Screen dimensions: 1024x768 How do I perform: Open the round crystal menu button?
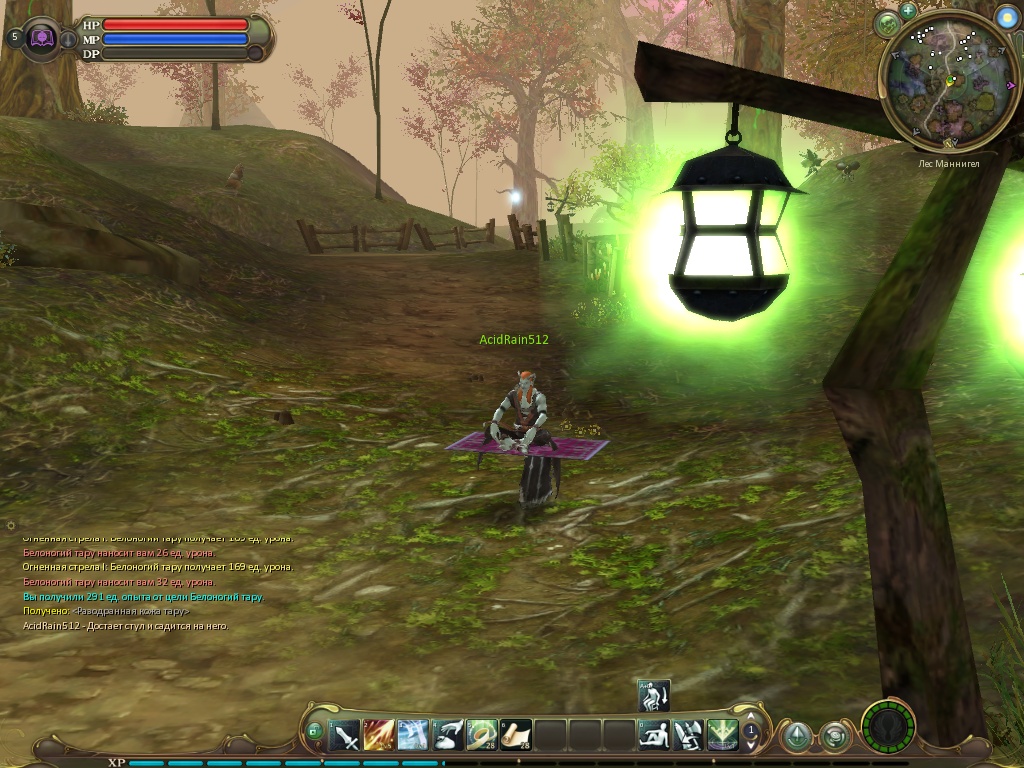(x=796, y=738)
